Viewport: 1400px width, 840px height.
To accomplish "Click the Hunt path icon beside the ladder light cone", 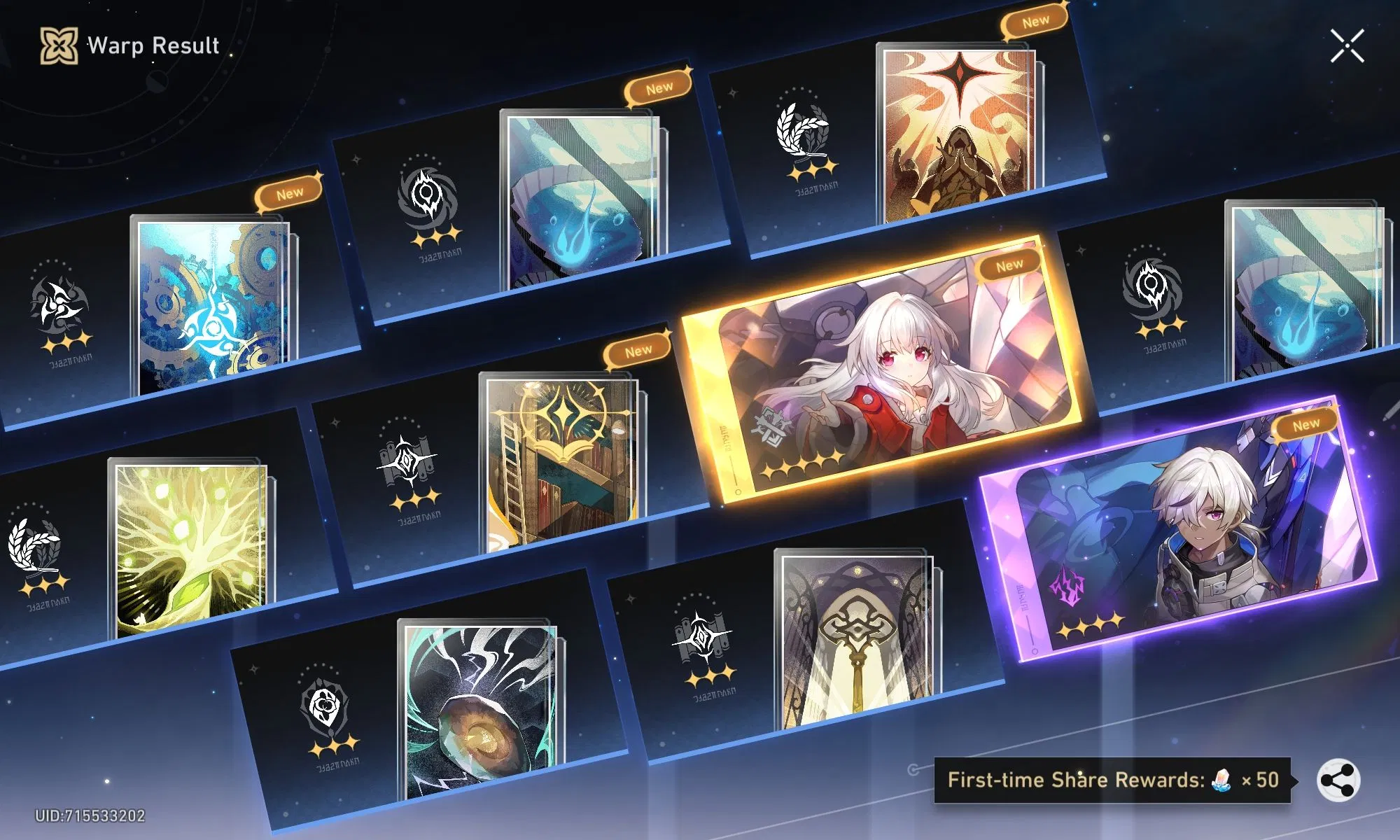I will pos(406,458).
